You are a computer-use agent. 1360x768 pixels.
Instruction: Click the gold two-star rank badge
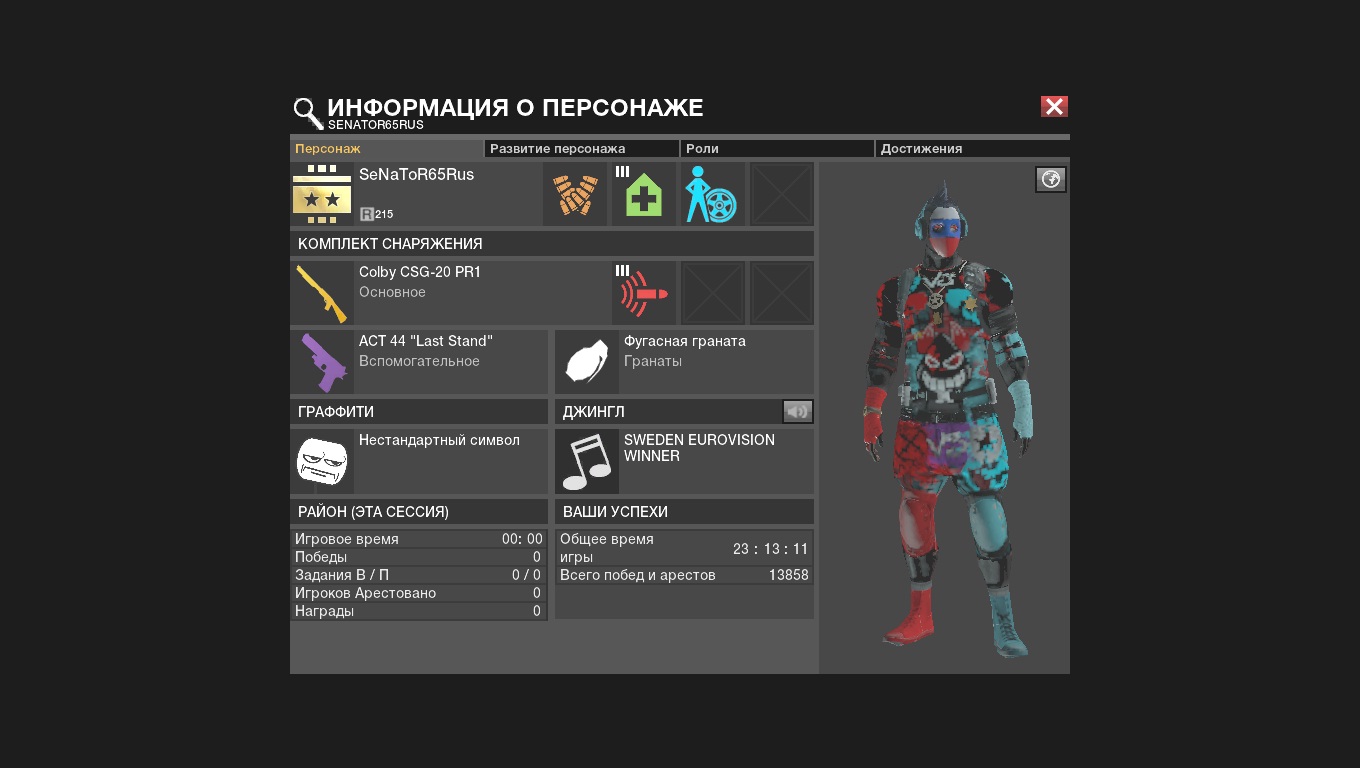tap(322, 194)
